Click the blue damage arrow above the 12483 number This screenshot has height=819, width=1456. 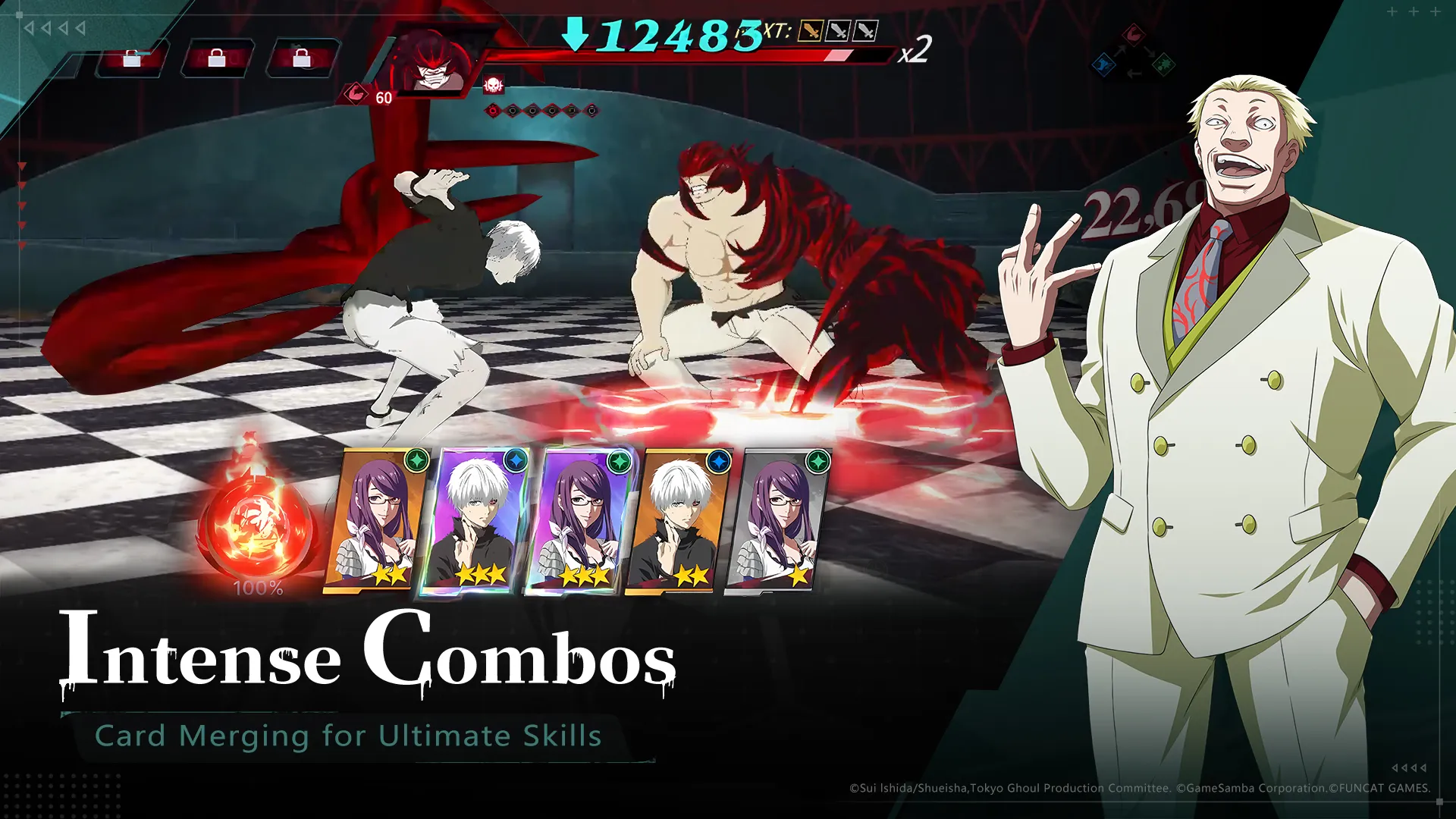point(575,34)
